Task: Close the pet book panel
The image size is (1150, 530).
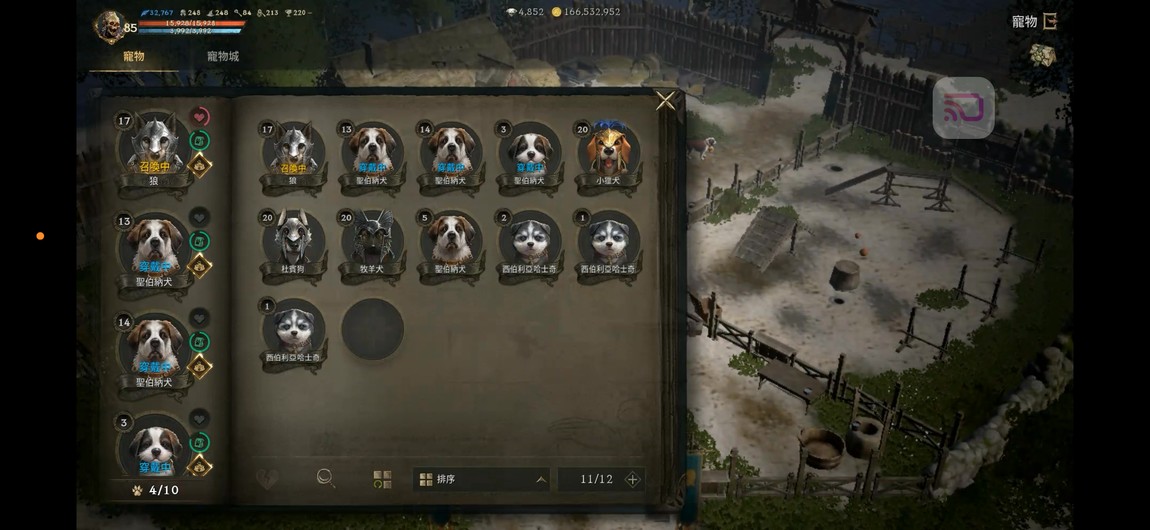Action: pos(665,101)
